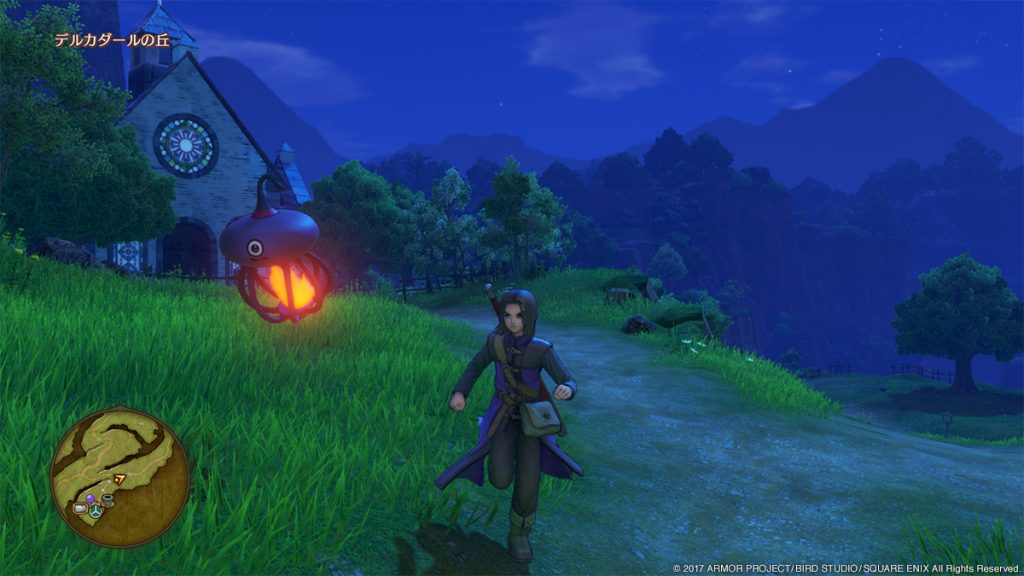Click the orange player arrow on the minimap
This screenshot has height=576, width=1024.
click(119, 479)
